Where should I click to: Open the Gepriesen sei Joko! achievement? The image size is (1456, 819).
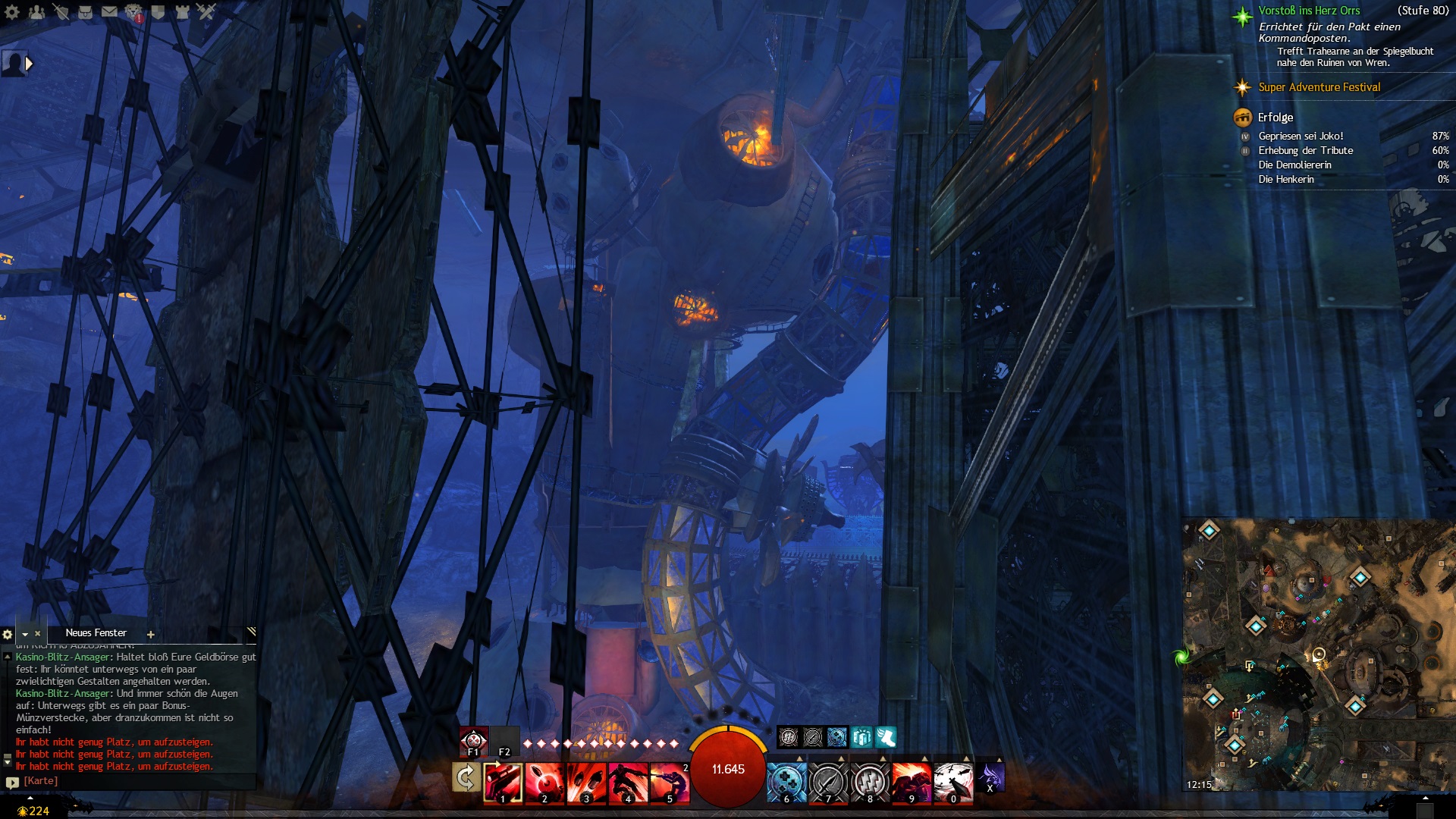[x=1301, y=136]
